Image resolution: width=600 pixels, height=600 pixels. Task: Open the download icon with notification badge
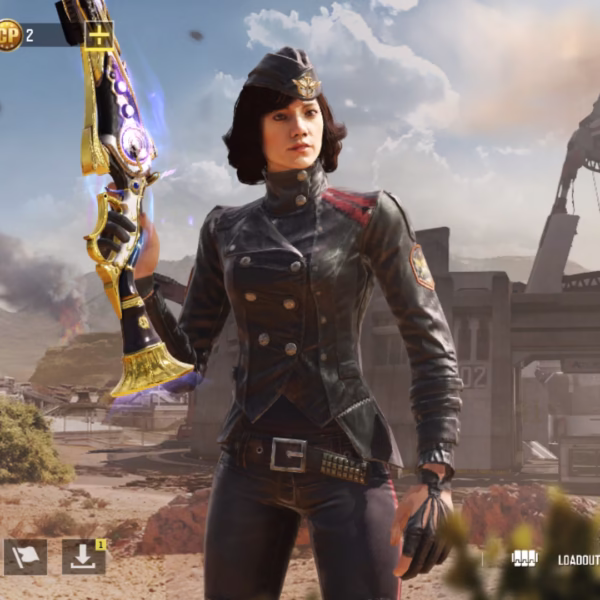(x=83, y=557)
